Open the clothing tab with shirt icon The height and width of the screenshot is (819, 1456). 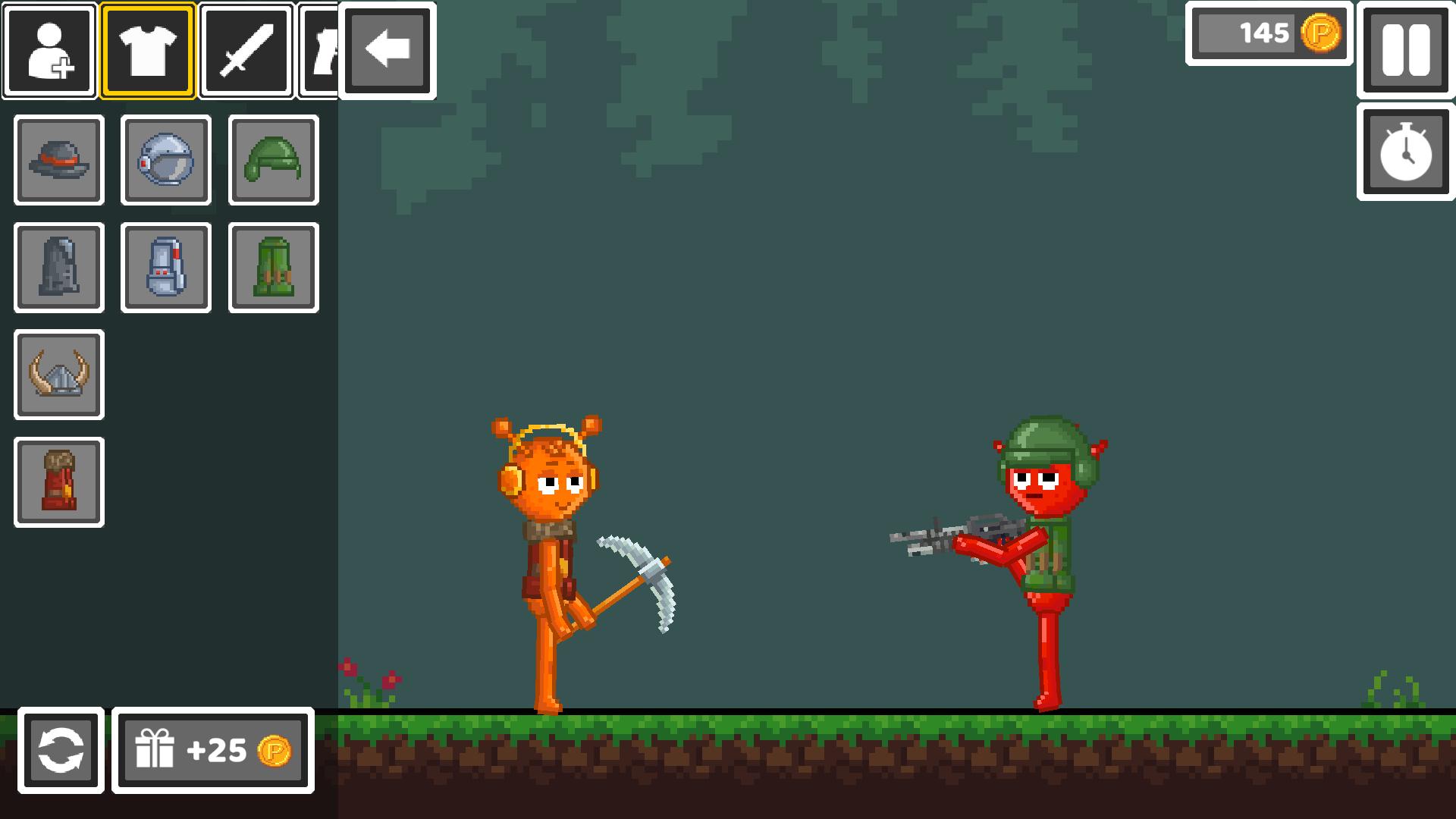146,50
